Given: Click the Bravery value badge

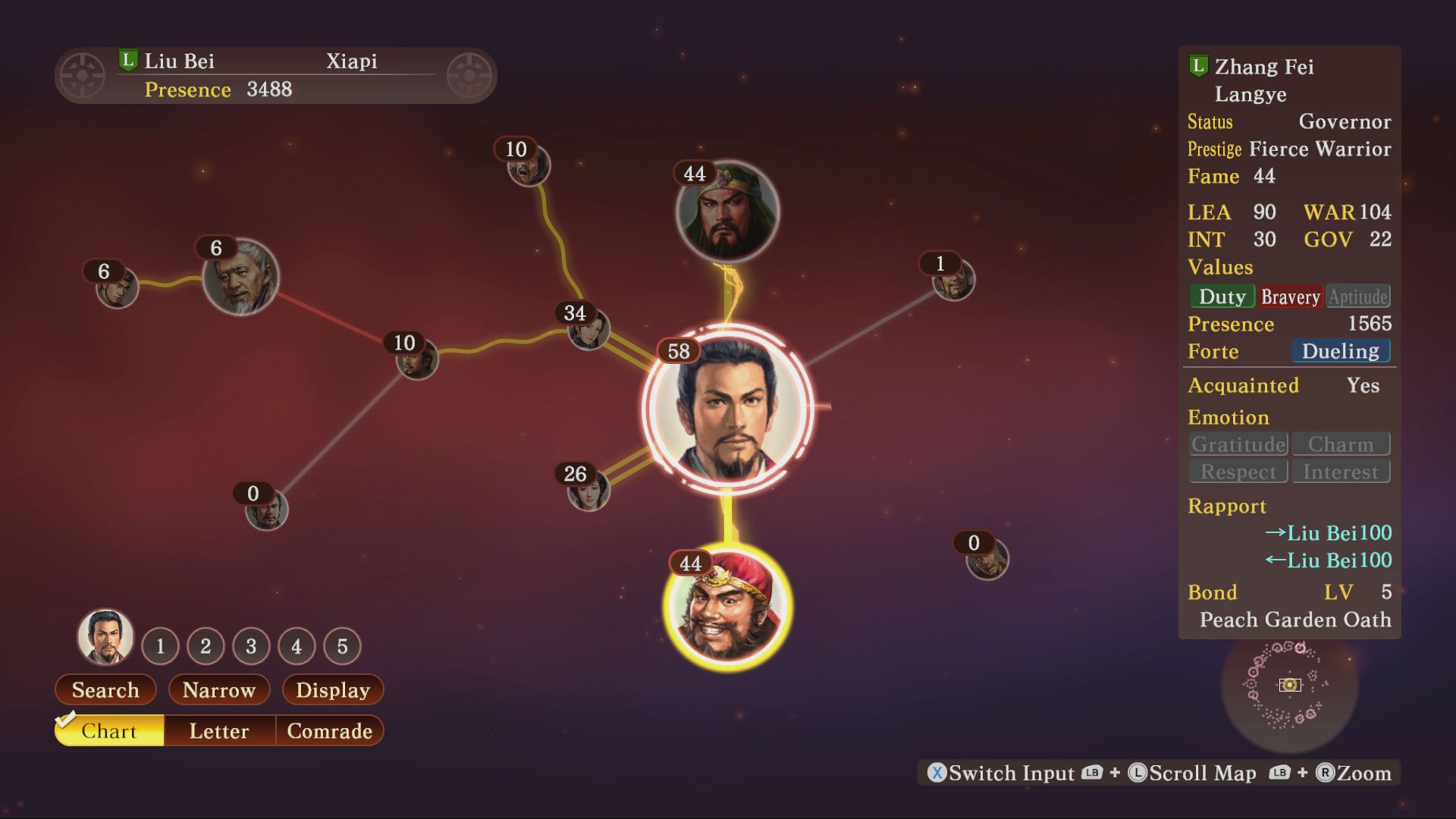Looking at the screenshot, I should click(x=1291, y=296).
